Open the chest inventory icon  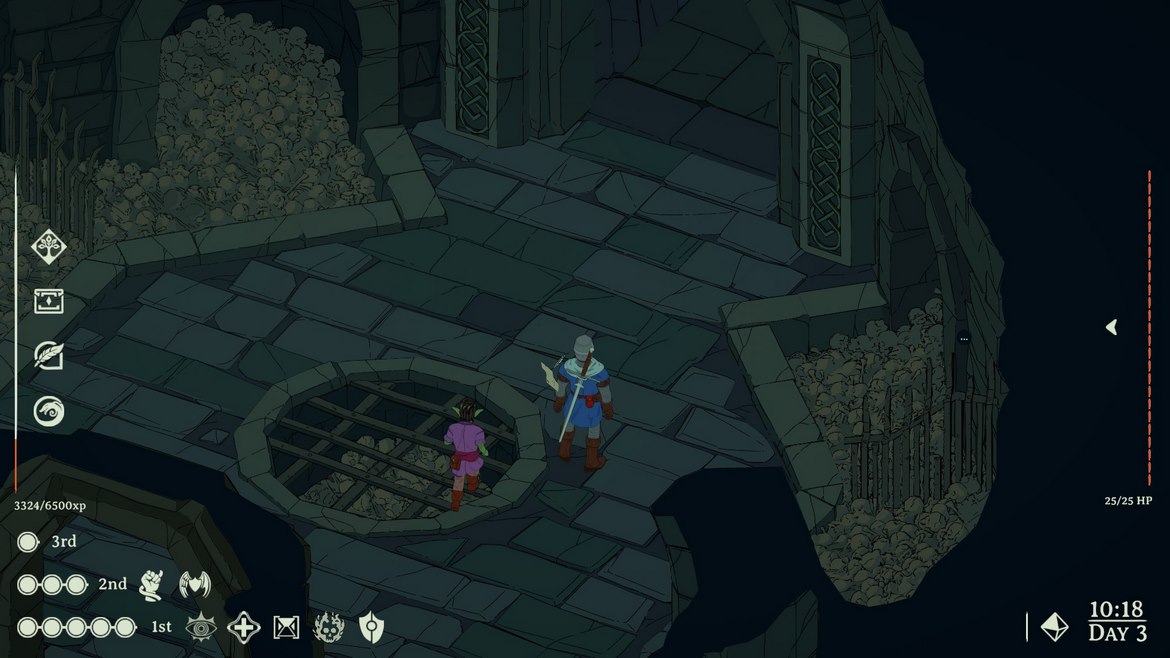point(48,300)
